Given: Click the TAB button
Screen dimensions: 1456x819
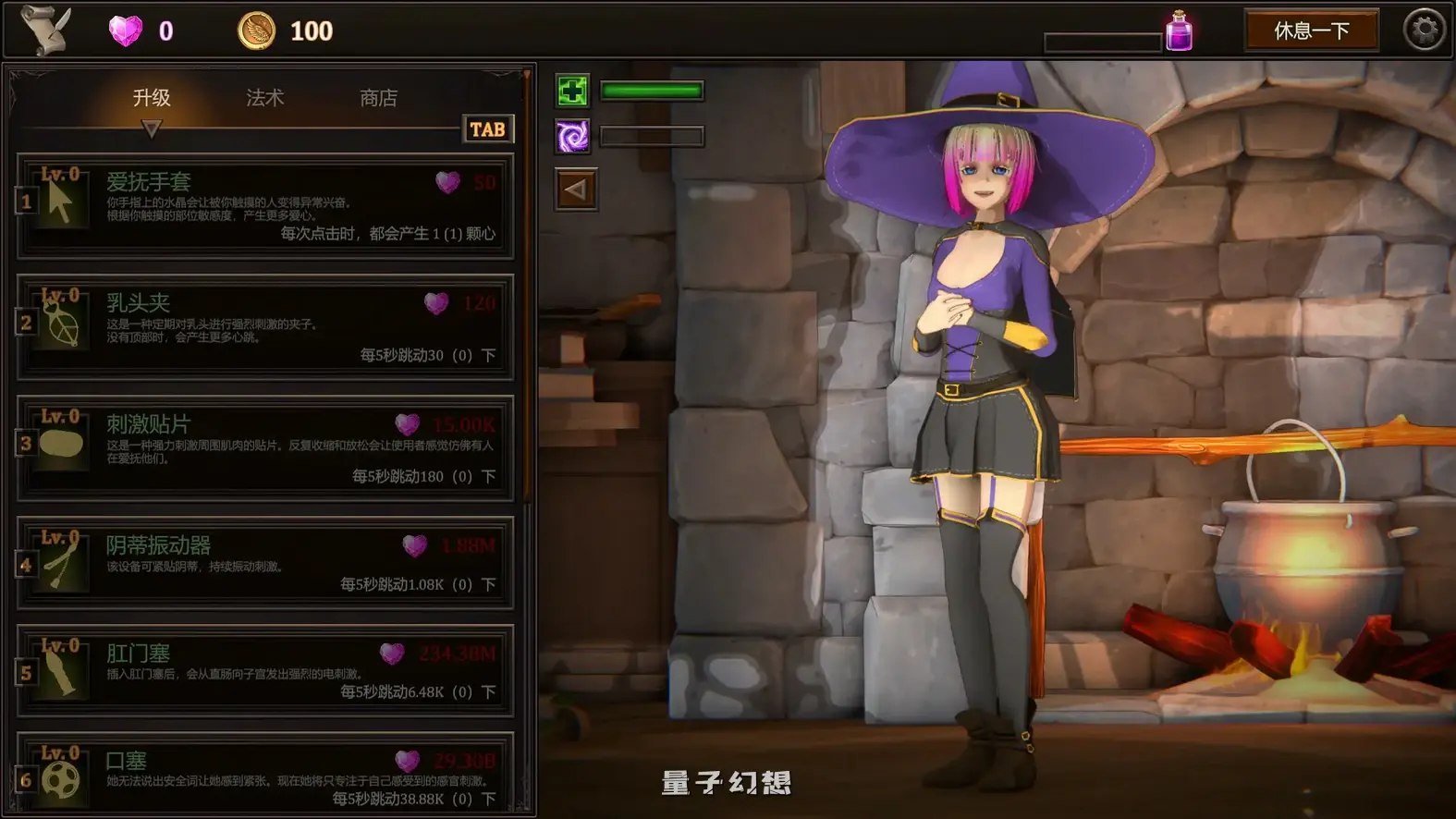Looking at the screenshot, I should [488, 128].
